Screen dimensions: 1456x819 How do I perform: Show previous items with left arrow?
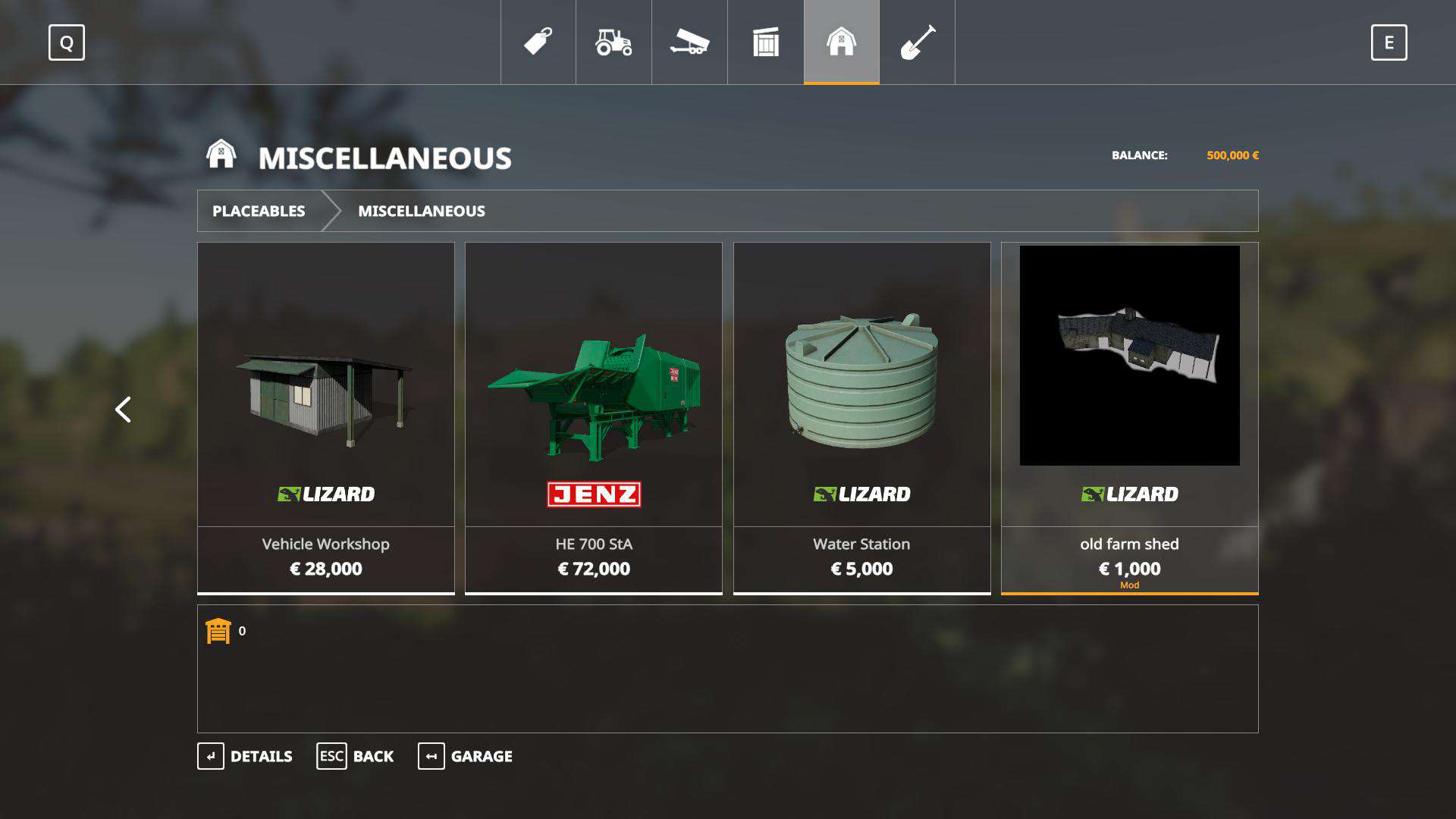tap(123, 409)
